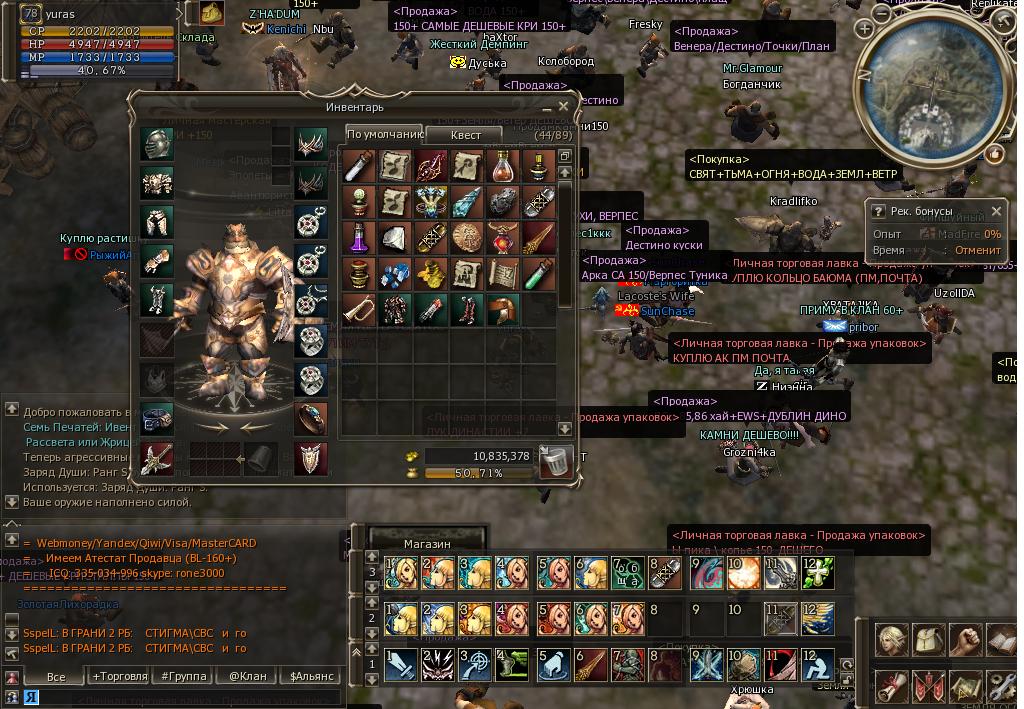This screenshot has width=1024, height=709.
Task: Switch to the Квест inventory tab
Action: (x=465, y=135)
